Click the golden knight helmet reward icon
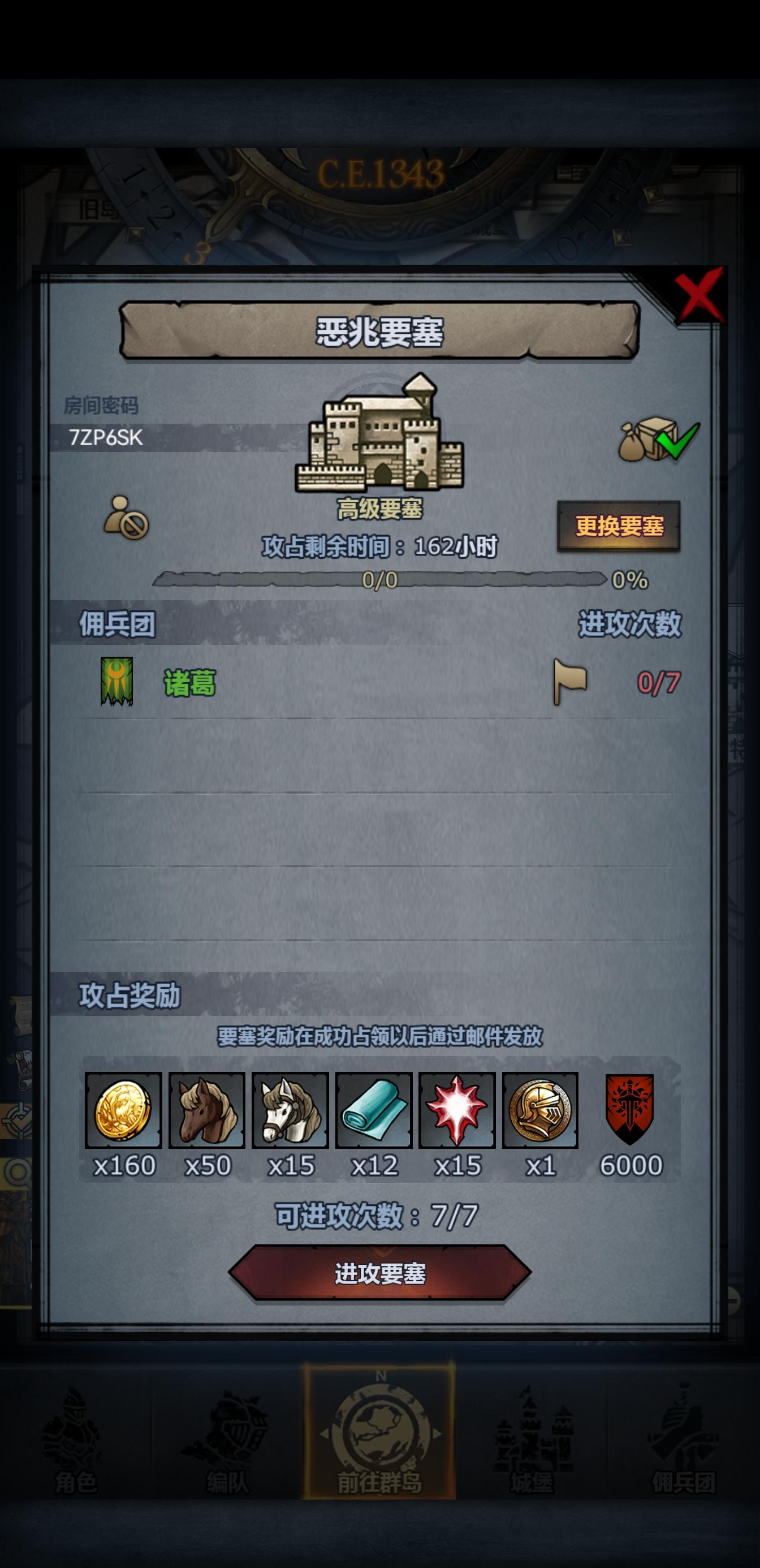The width and height of the screenshot is (760, 1568). tap(541, 1112)
